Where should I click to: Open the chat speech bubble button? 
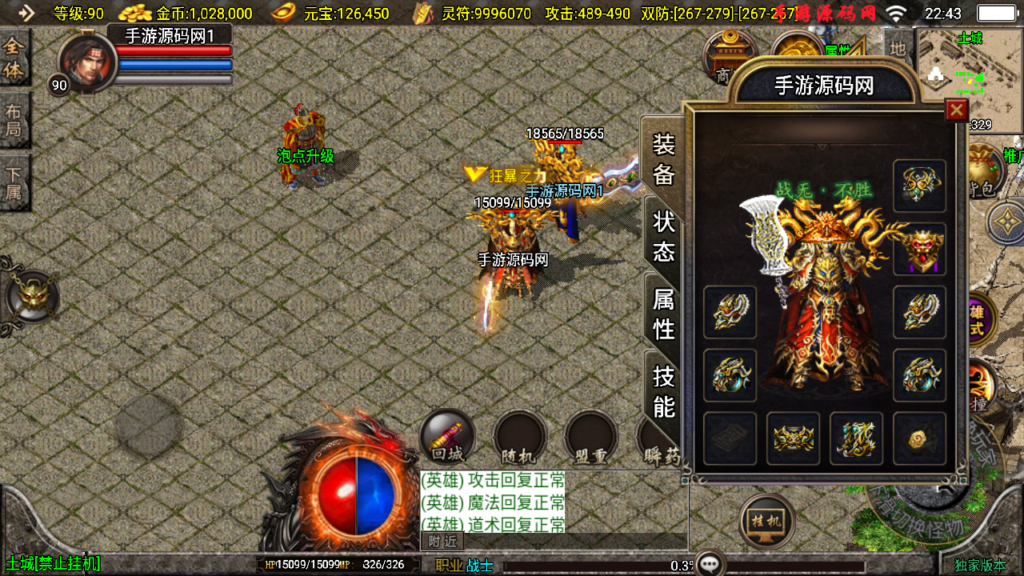[x=710, y=563]
